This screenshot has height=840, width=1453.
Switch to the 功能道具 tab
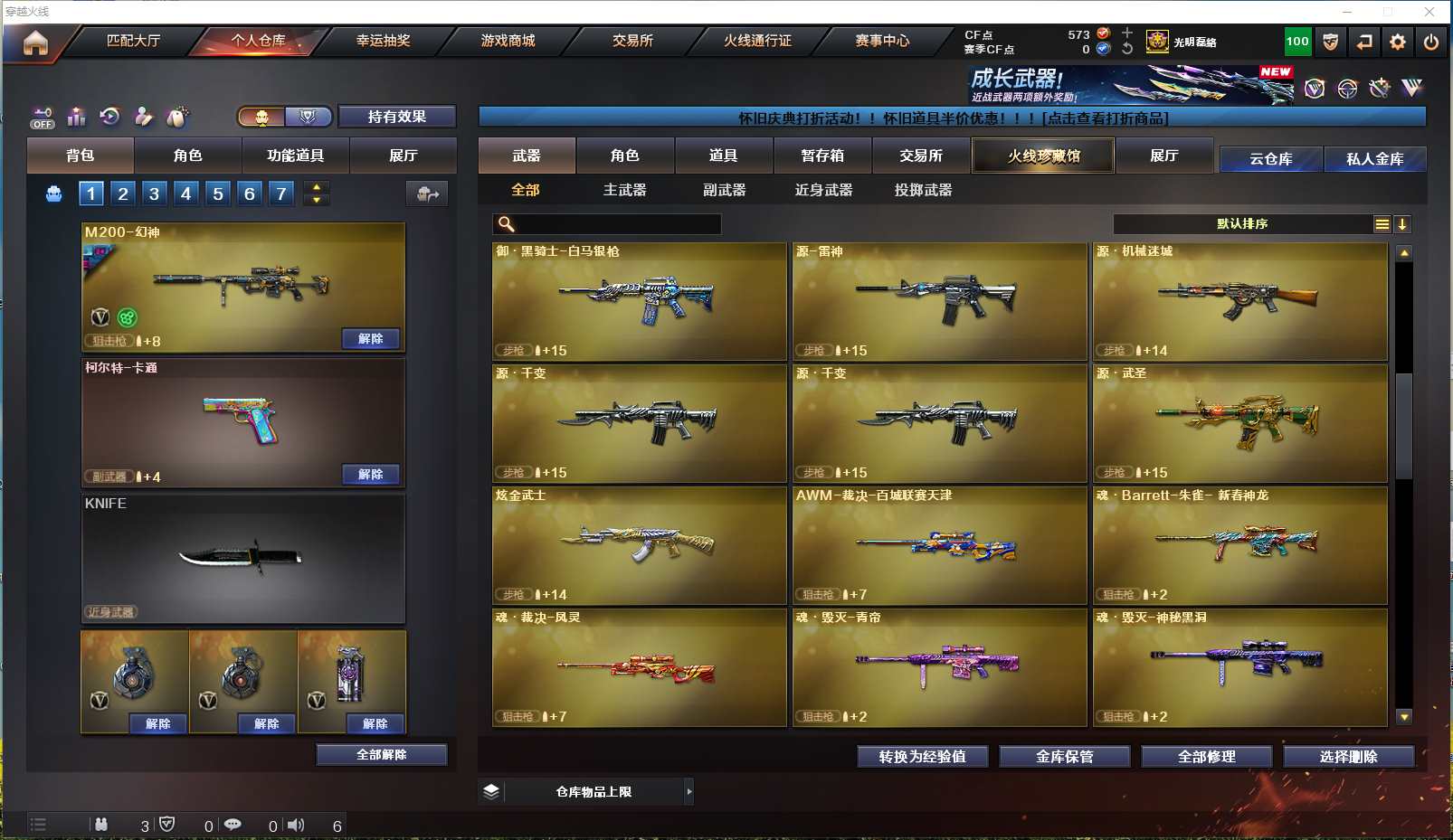pyautogui.click(x=295, y=156)
